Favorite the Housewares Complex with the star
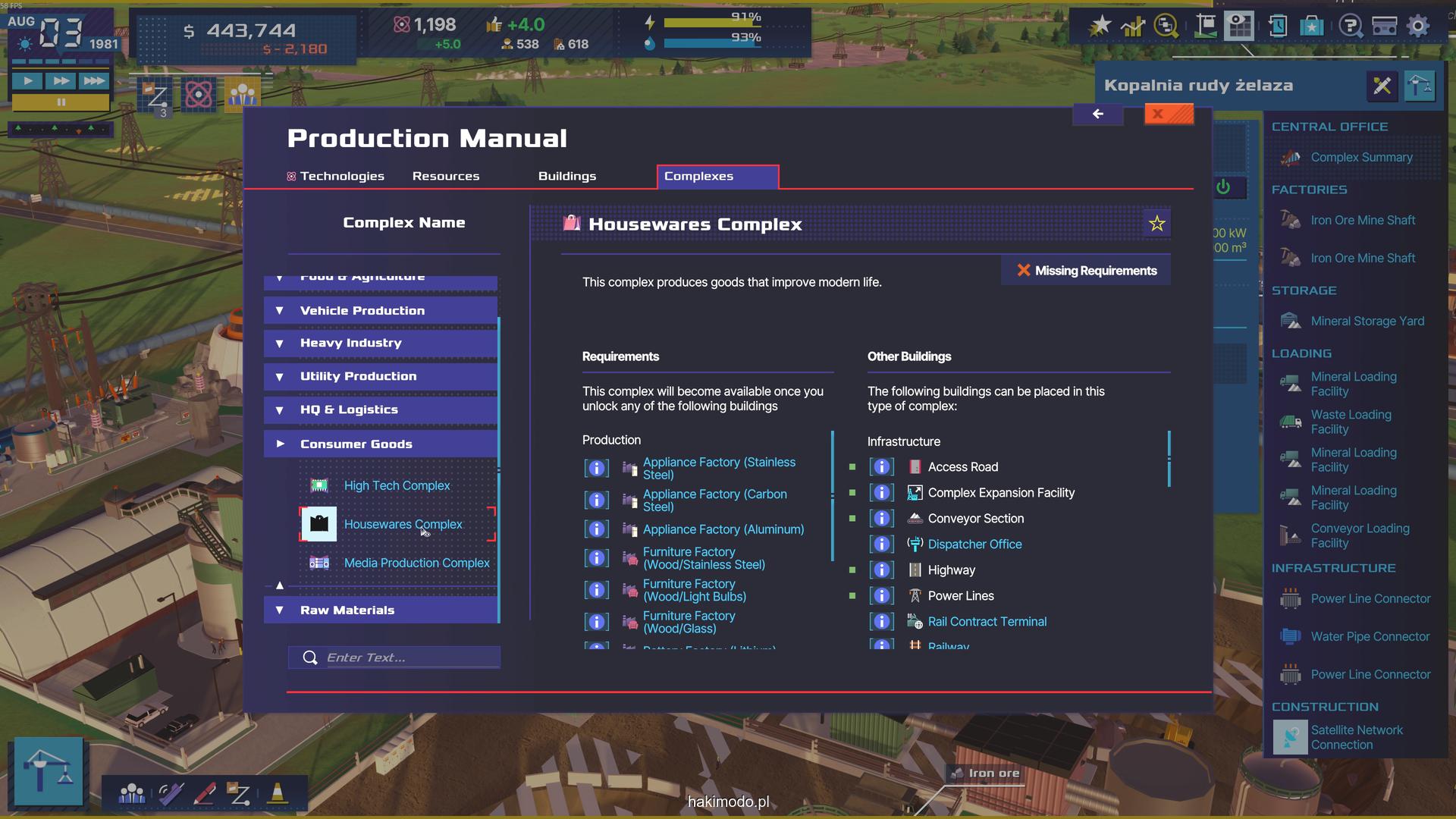 tap(1156, 224)
